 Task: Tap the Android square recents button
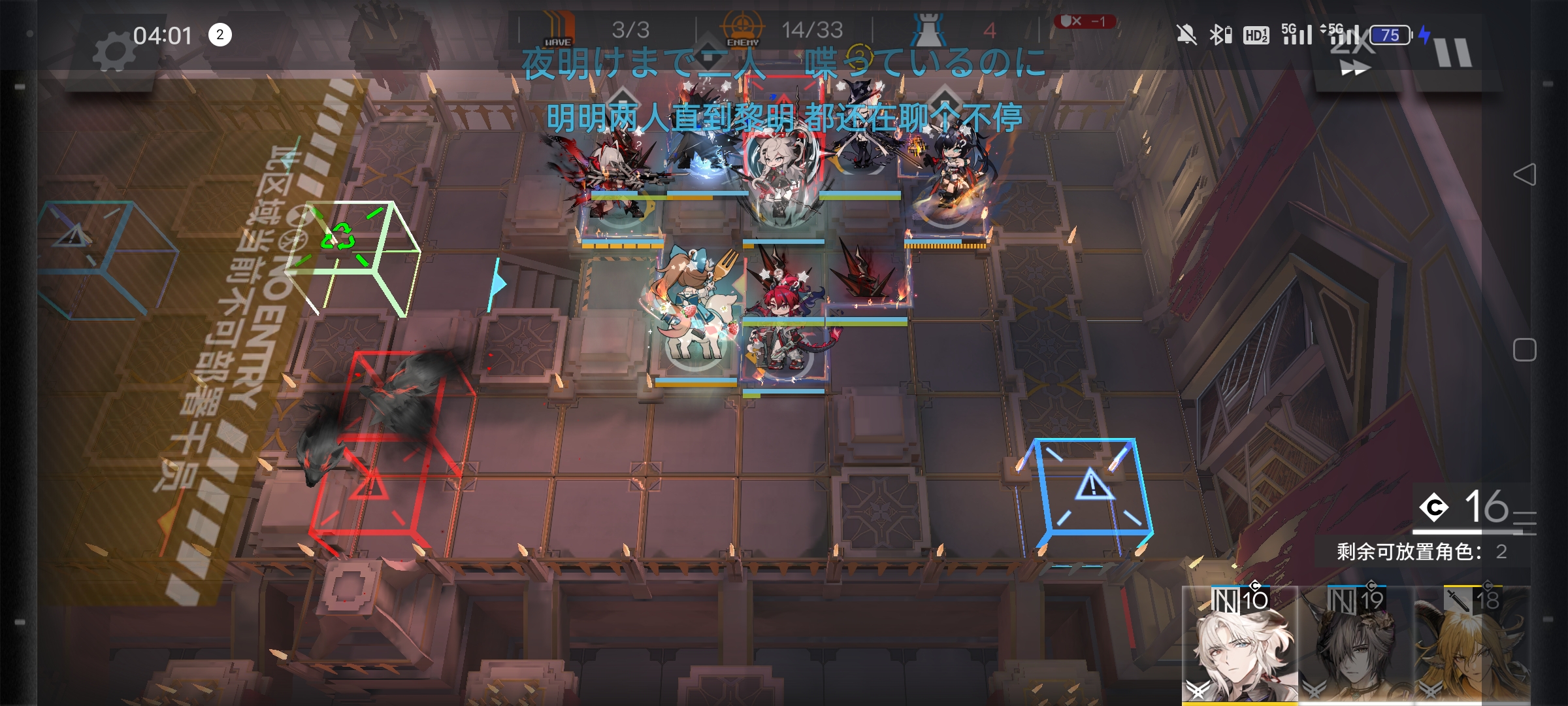[x=1524, y=350]
